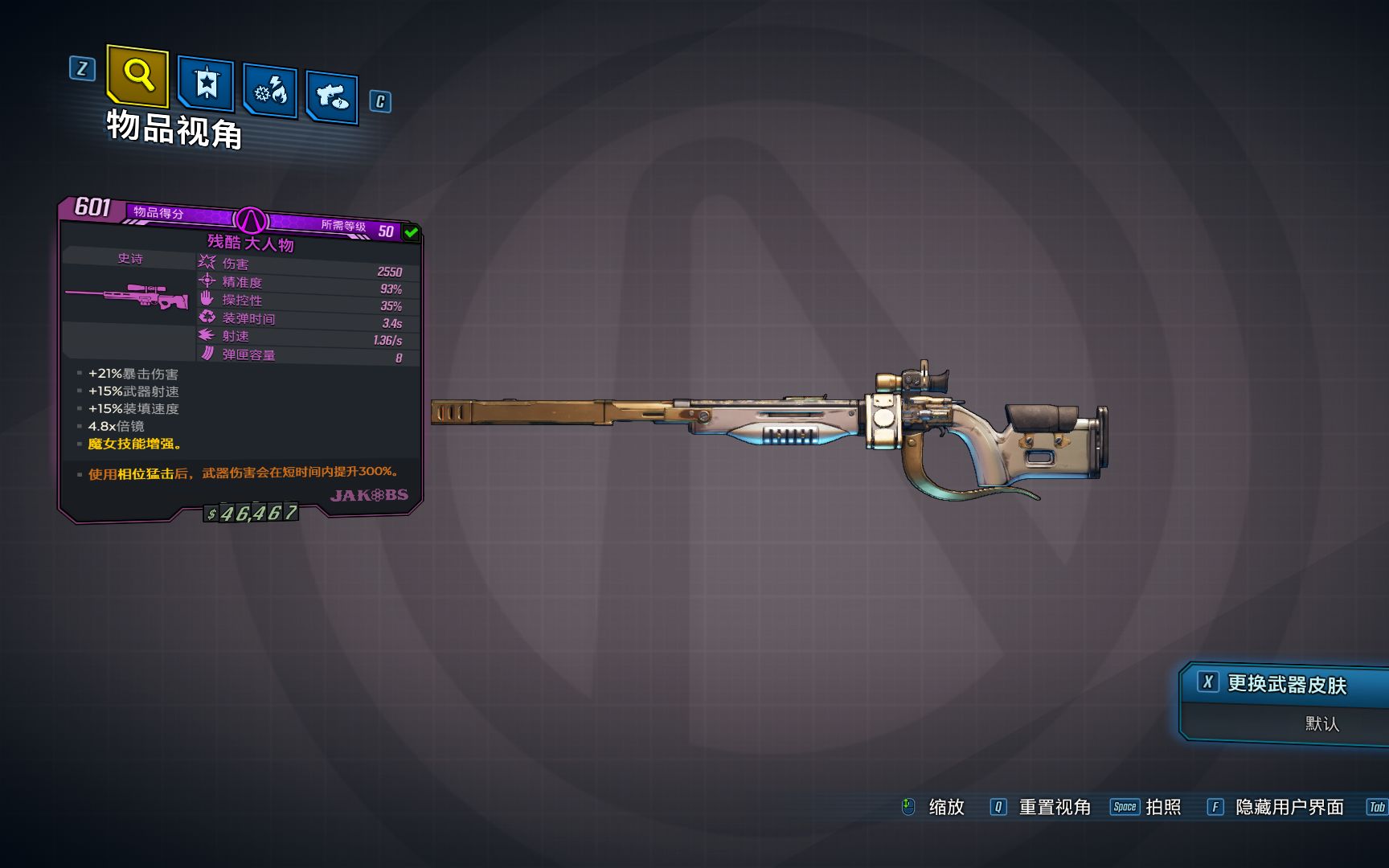The image size is (1389, 868).
Task: Choose the 重置视角 reset view option
Action: (x=1054, y=807)
